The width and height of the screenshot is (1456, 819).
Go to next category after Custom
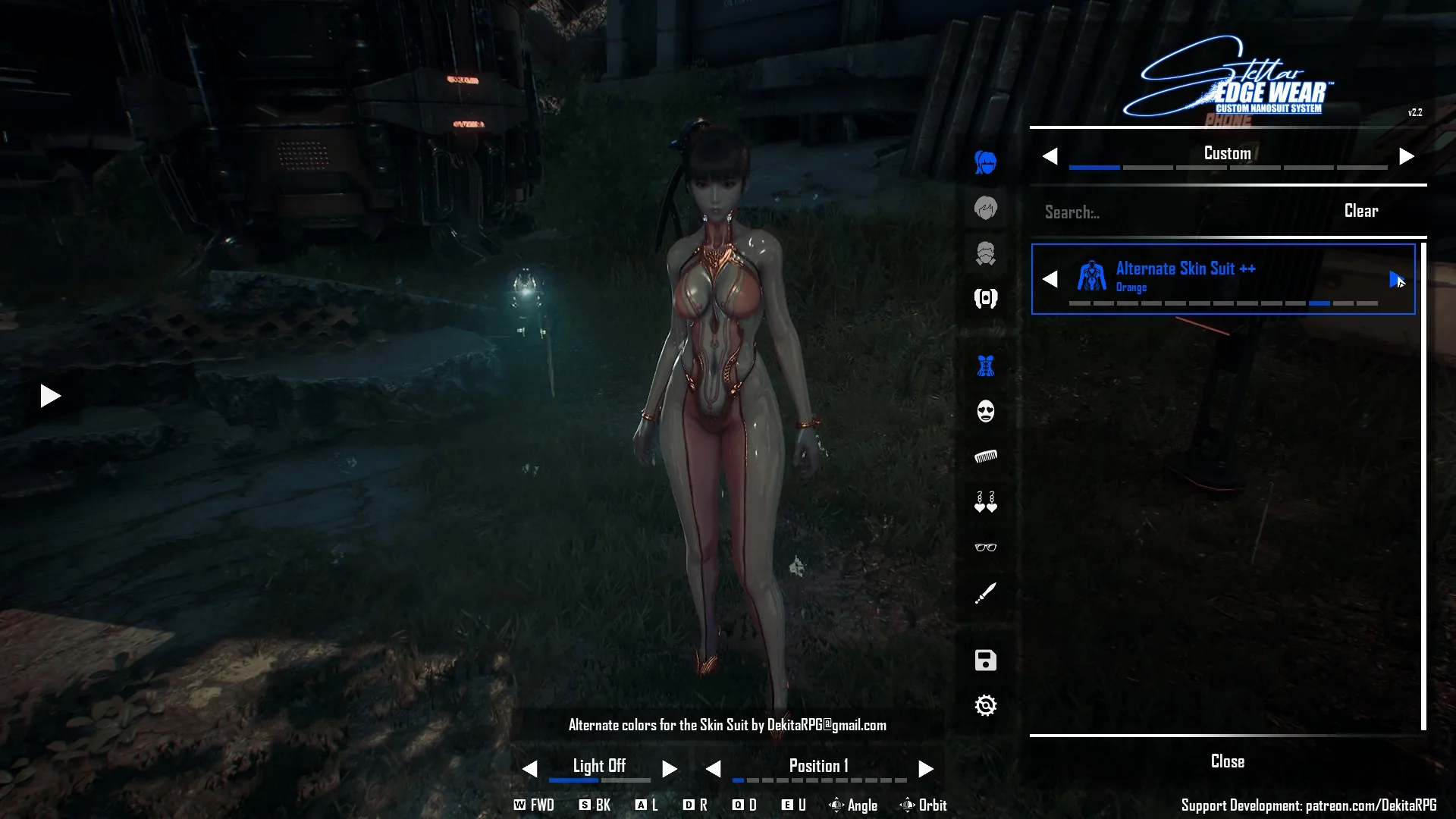[x=1406, y=156]
